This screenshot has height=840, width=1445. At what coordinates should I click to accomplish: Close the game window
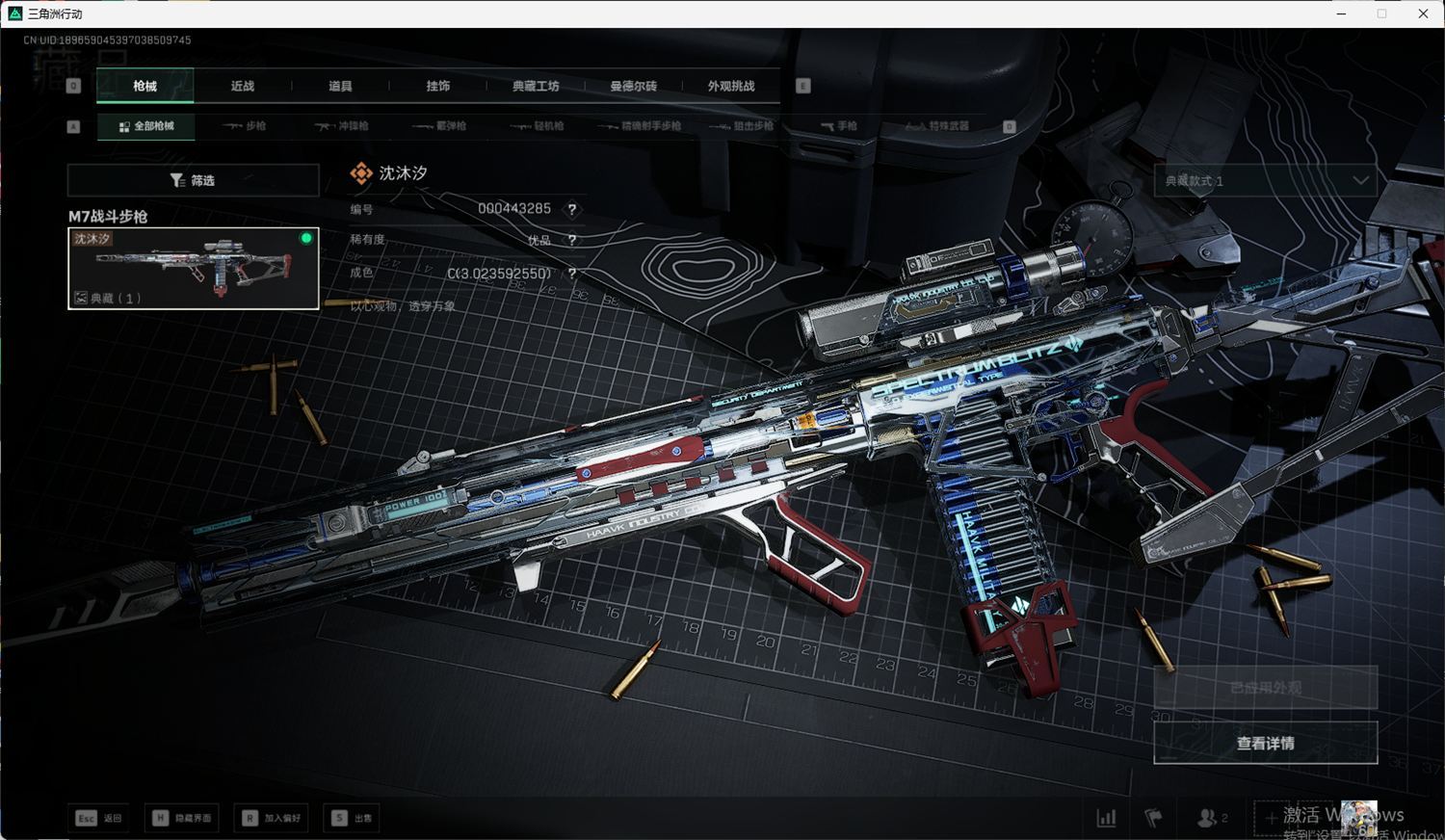coord(1423,13)
